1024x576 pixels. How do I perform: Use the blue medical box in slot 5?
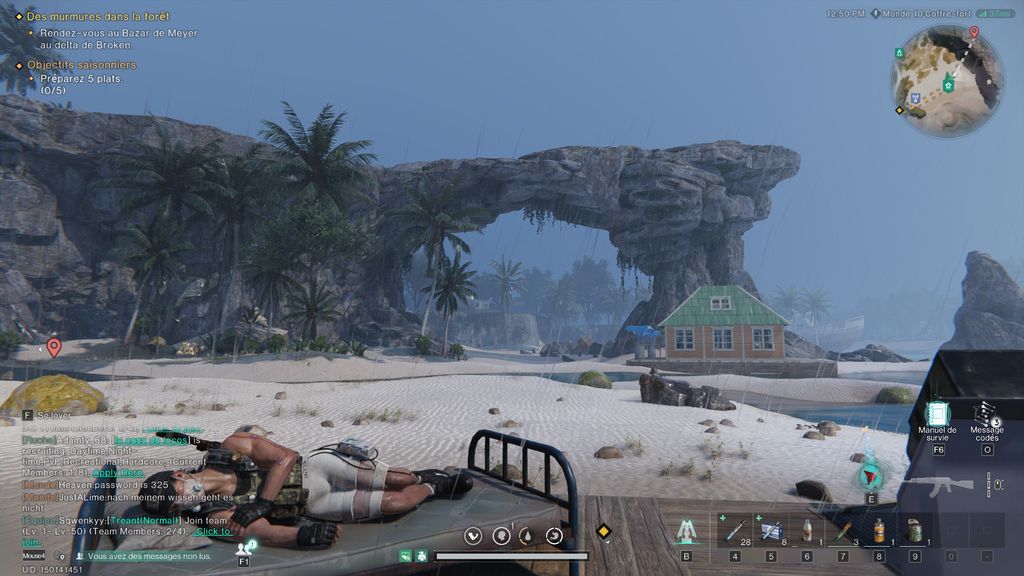[771, 530]
